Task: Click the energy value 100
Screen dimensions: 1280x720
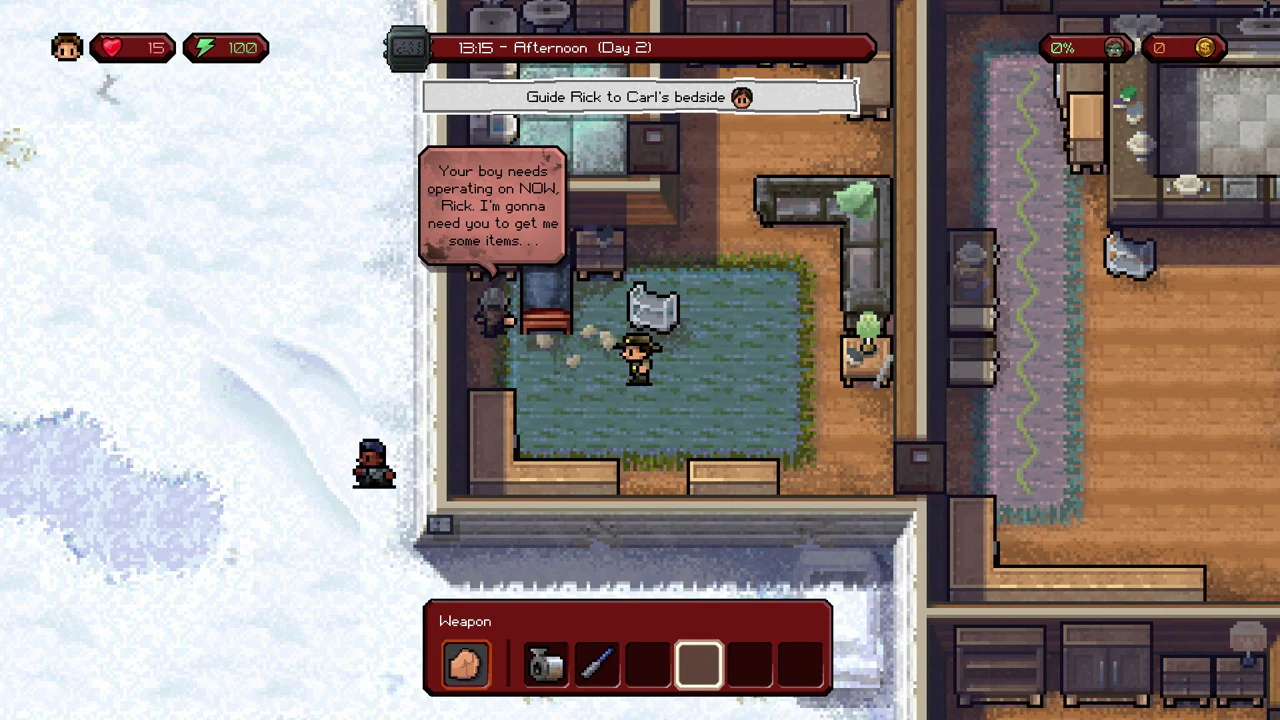Action: point(242,47)
